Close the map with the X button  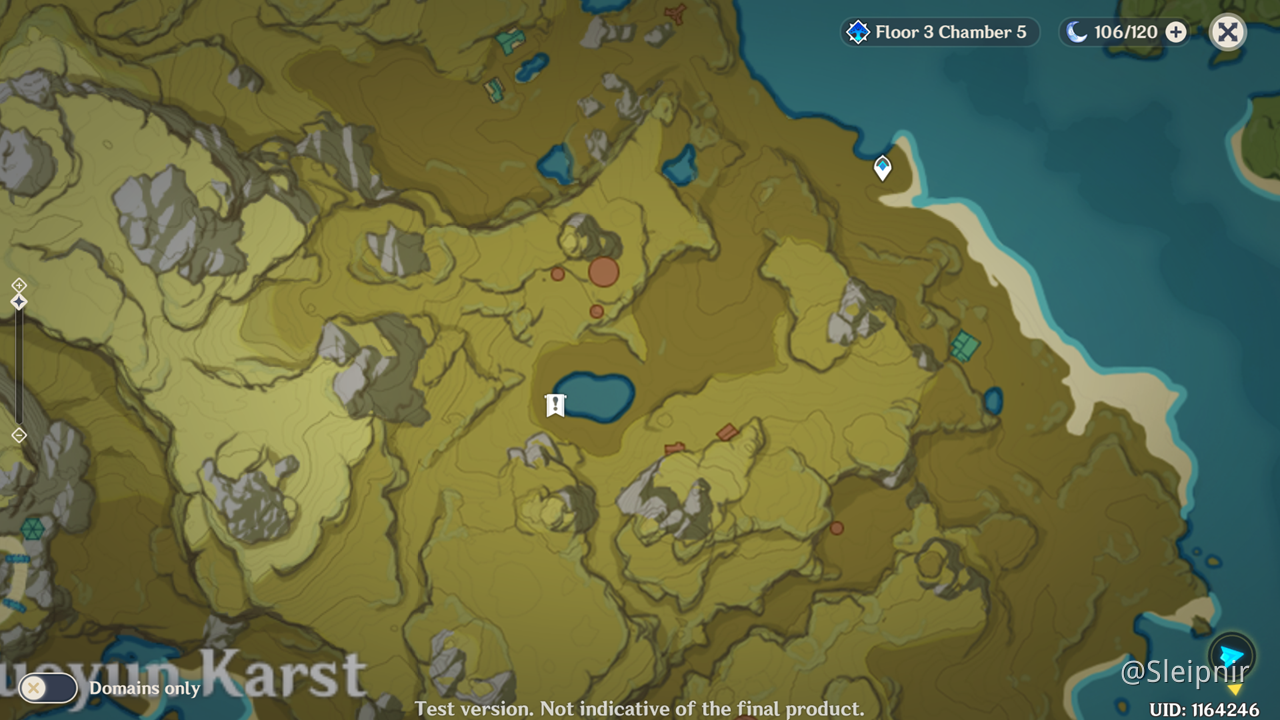(1228, 31)
